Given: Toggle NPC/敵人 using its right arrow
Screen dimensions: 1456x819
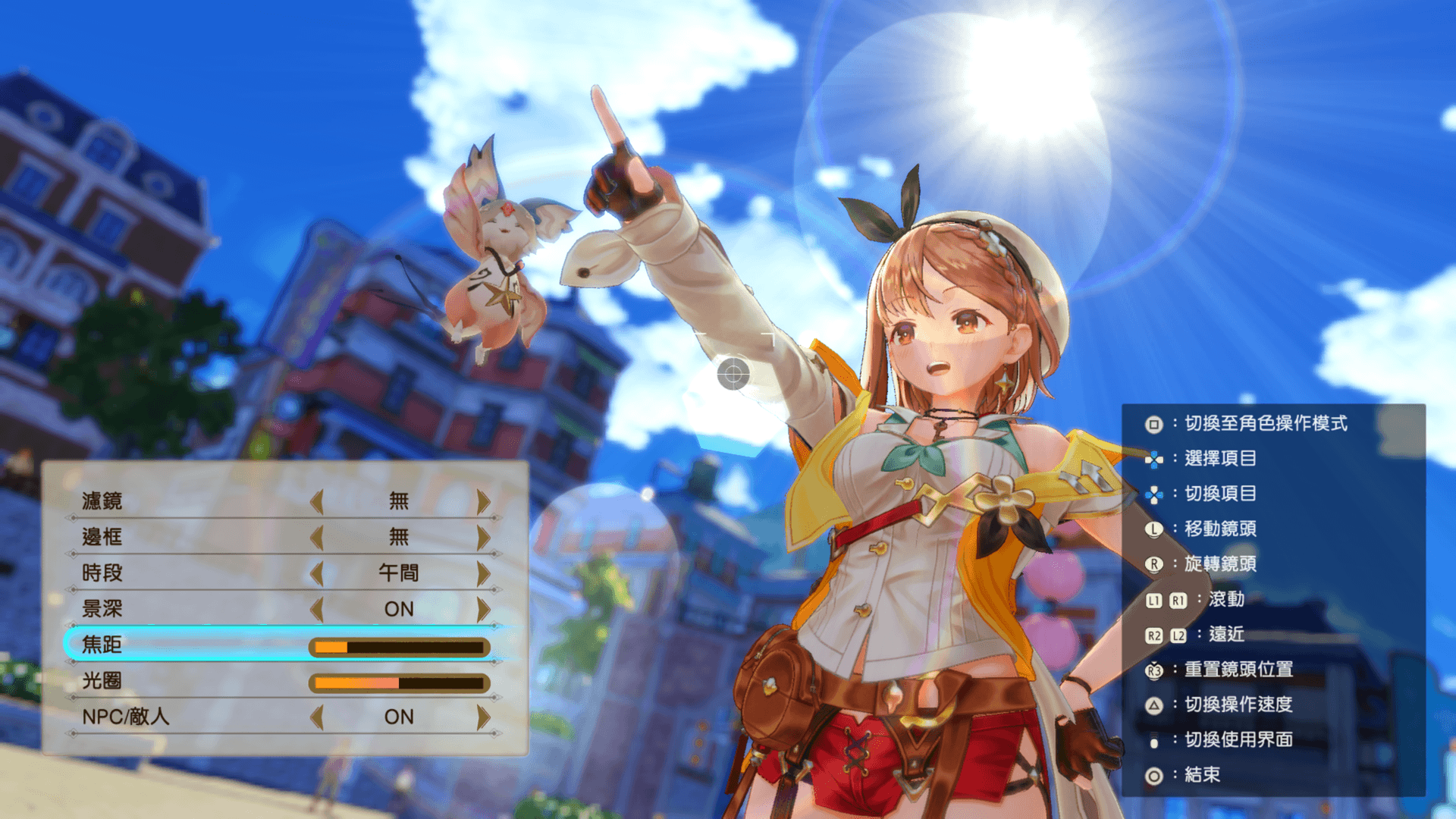Looking at the screenshot, I should tap(483, 717).
